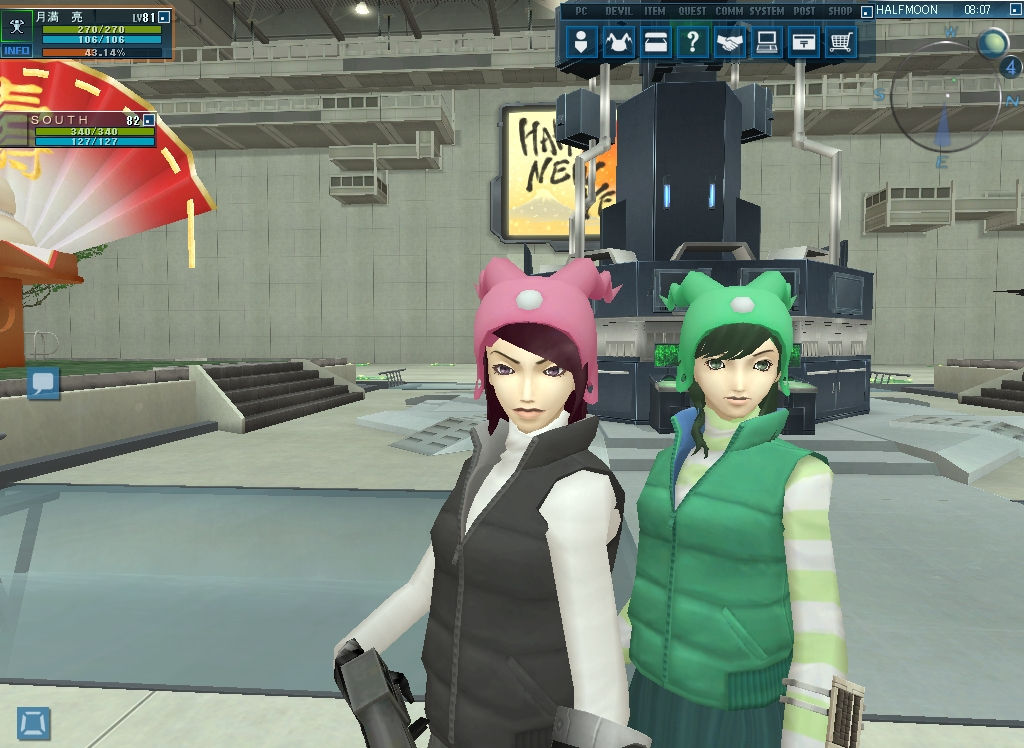Viewport: 1024px width, 748px height.
Task: Open the PC character menu icon
Action: (x=582, y=42)
